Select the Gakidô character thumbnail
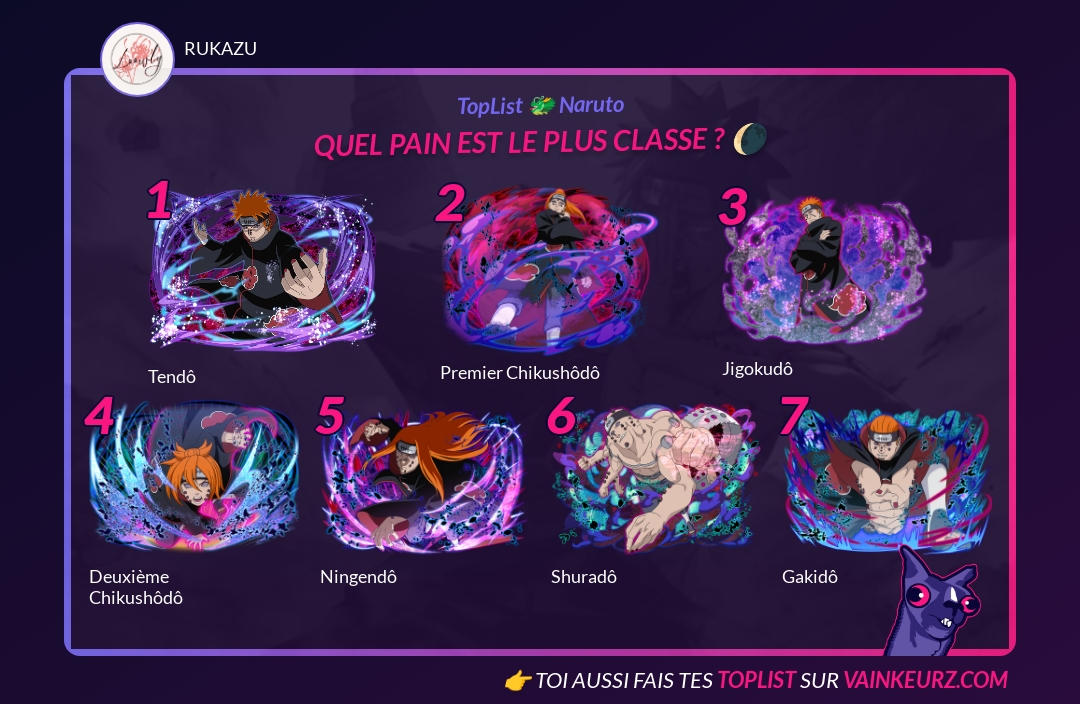This screenshot has height=704, width=1080. pyautogui.click(x=886, y=478)
